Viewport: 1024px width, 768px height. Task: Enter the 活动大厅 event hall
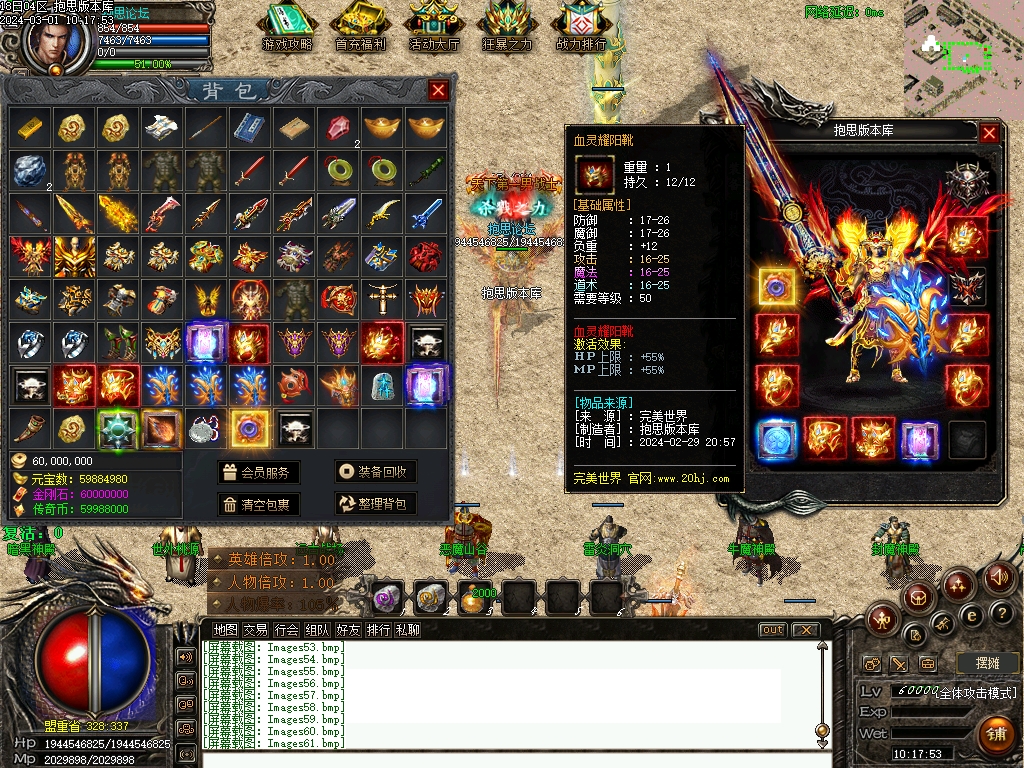[x=434, y=27]
